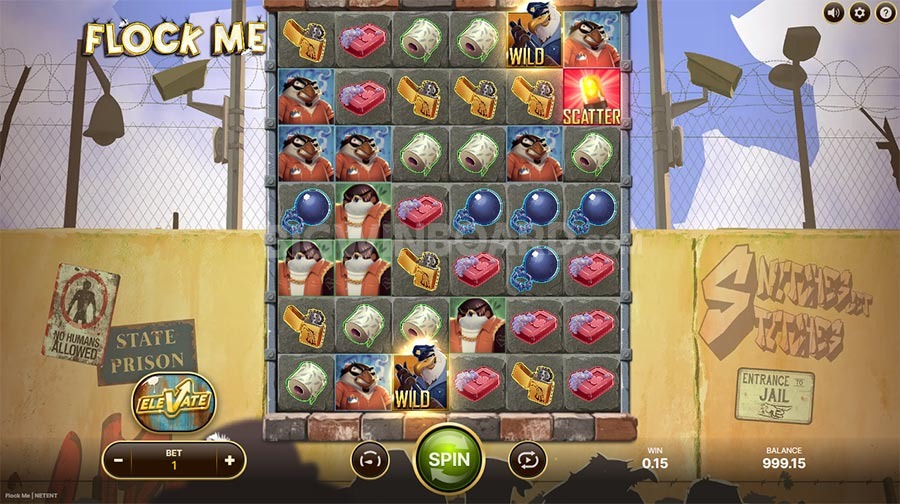The width and height of the screenshot is (900, 504).
Task: Mute sound with the speaker icon
Action: 834,13
